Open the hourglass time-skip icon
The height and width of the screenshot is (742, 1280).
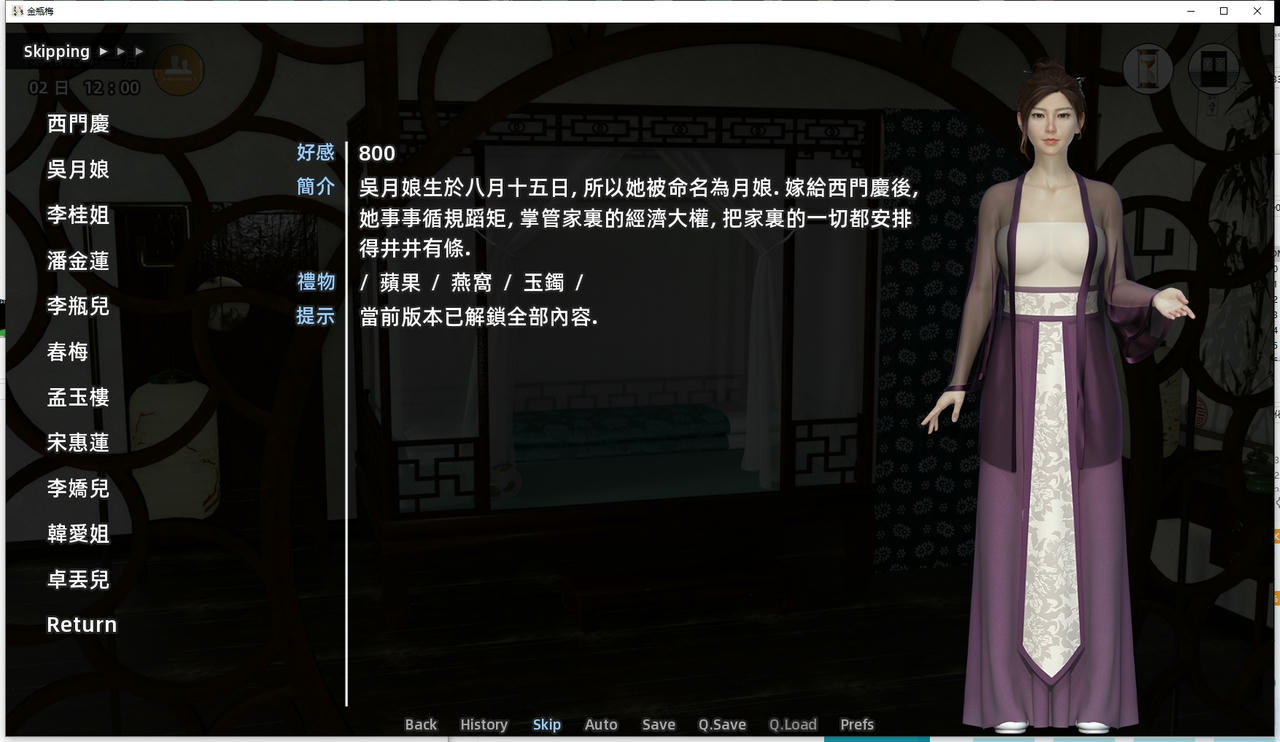[1146, 69]
